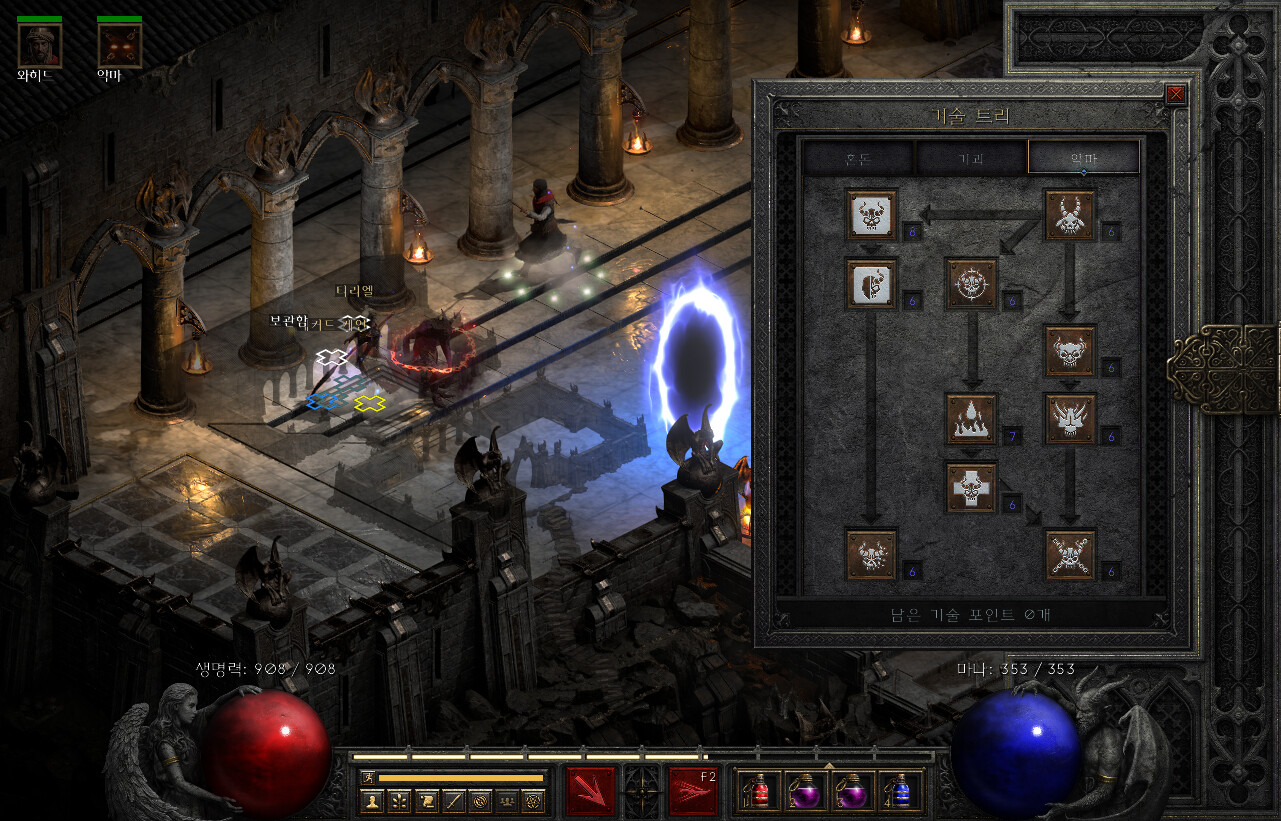1281x821 pixels.
Task: Change the F2 right-click skill
Action: pyautogui.click(x=694, y=791)
